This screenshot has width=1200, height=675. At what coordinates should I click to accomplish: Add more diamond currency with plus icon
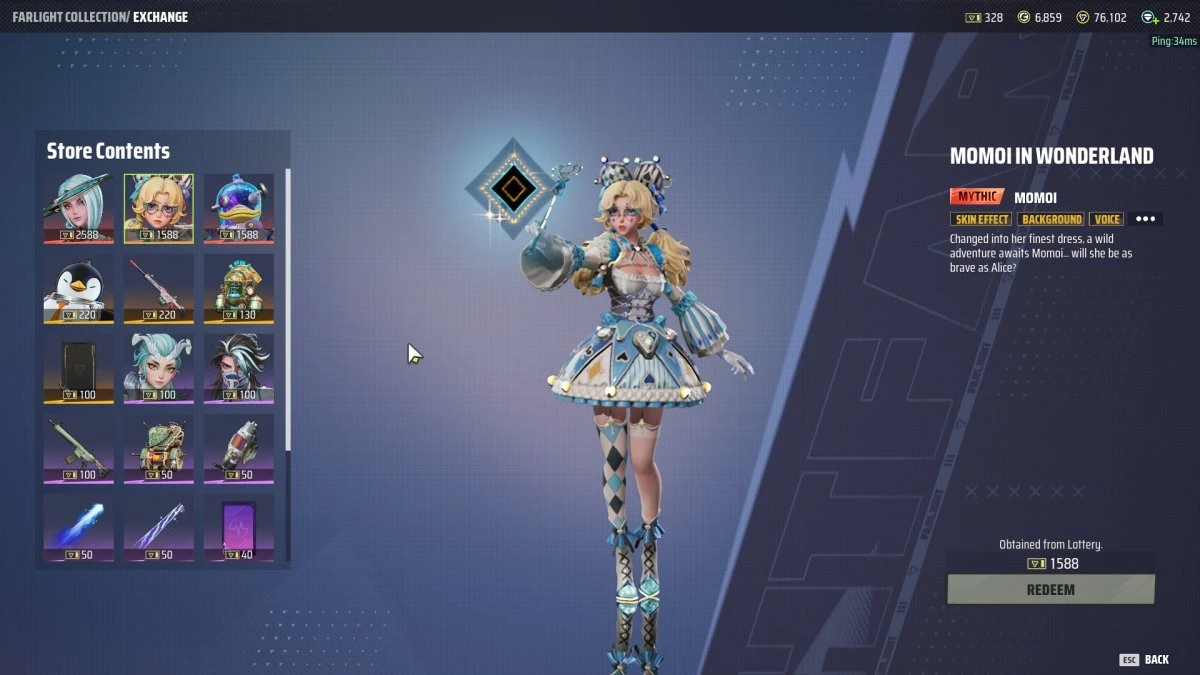(1150, 18)
